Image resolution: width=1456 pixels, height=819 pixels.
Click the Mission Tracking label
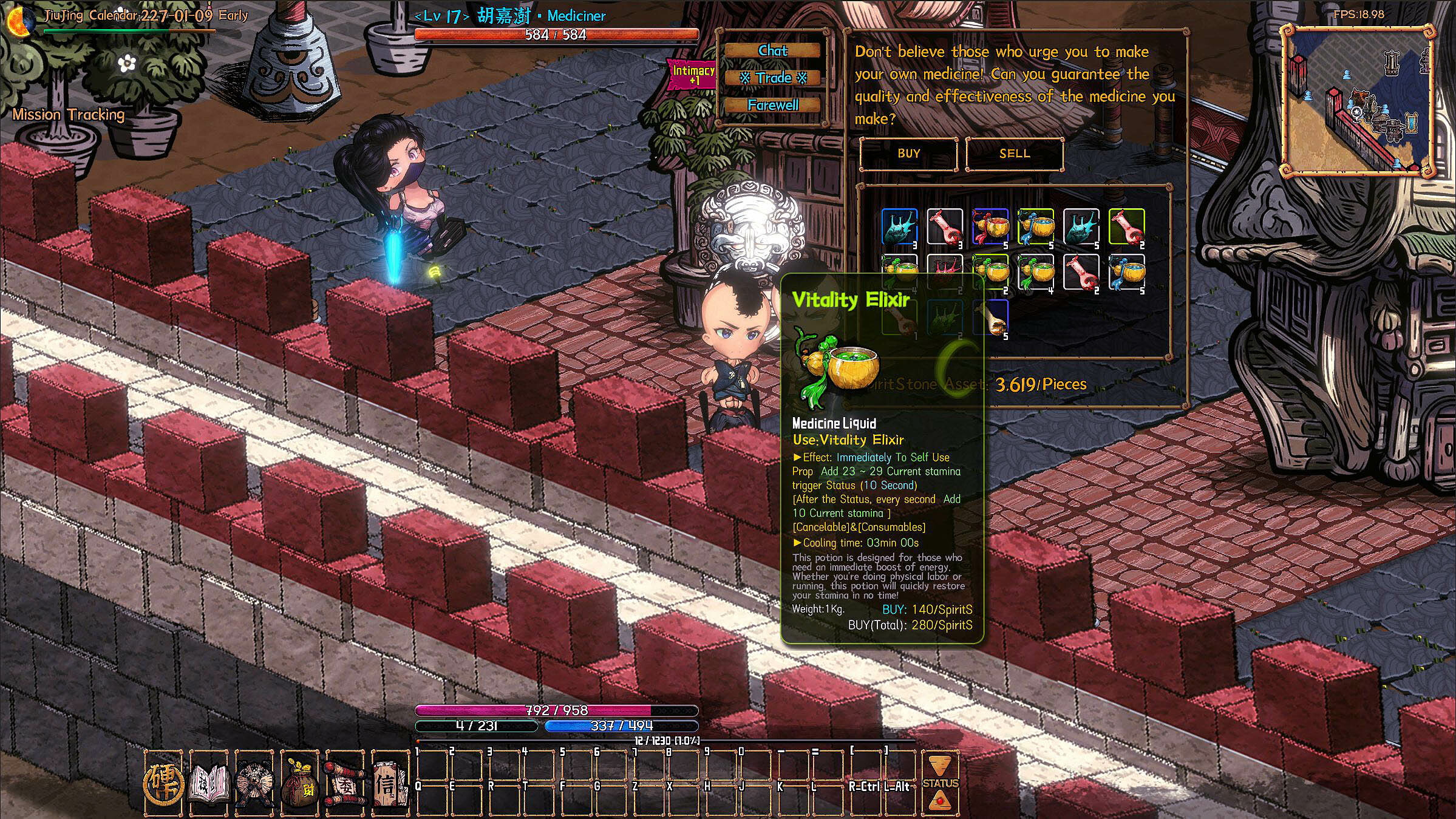[69, 114]
